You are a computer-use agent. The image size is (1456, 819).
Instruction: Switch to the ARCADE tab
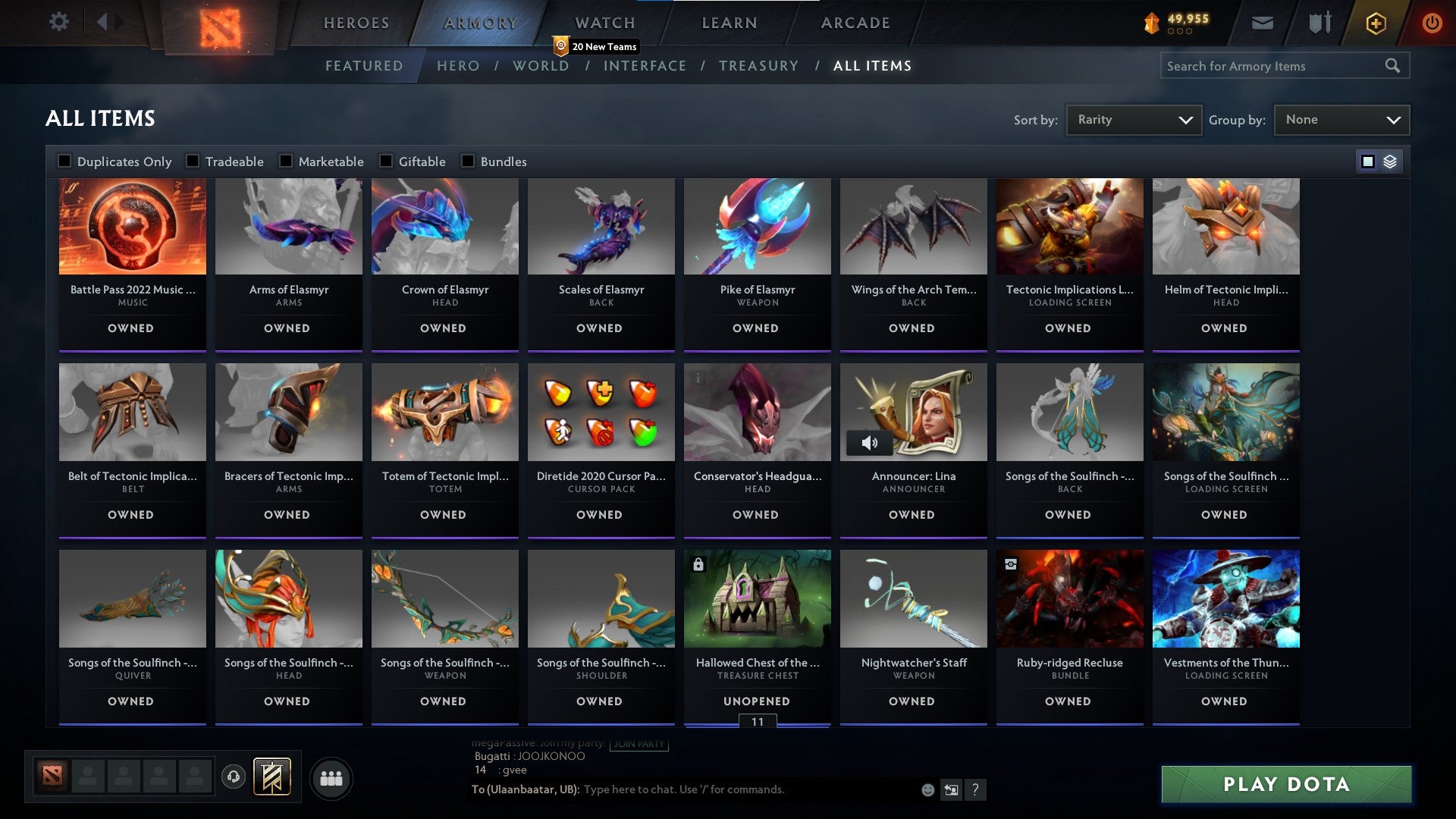pyautogui.click(x=855, y=22)
